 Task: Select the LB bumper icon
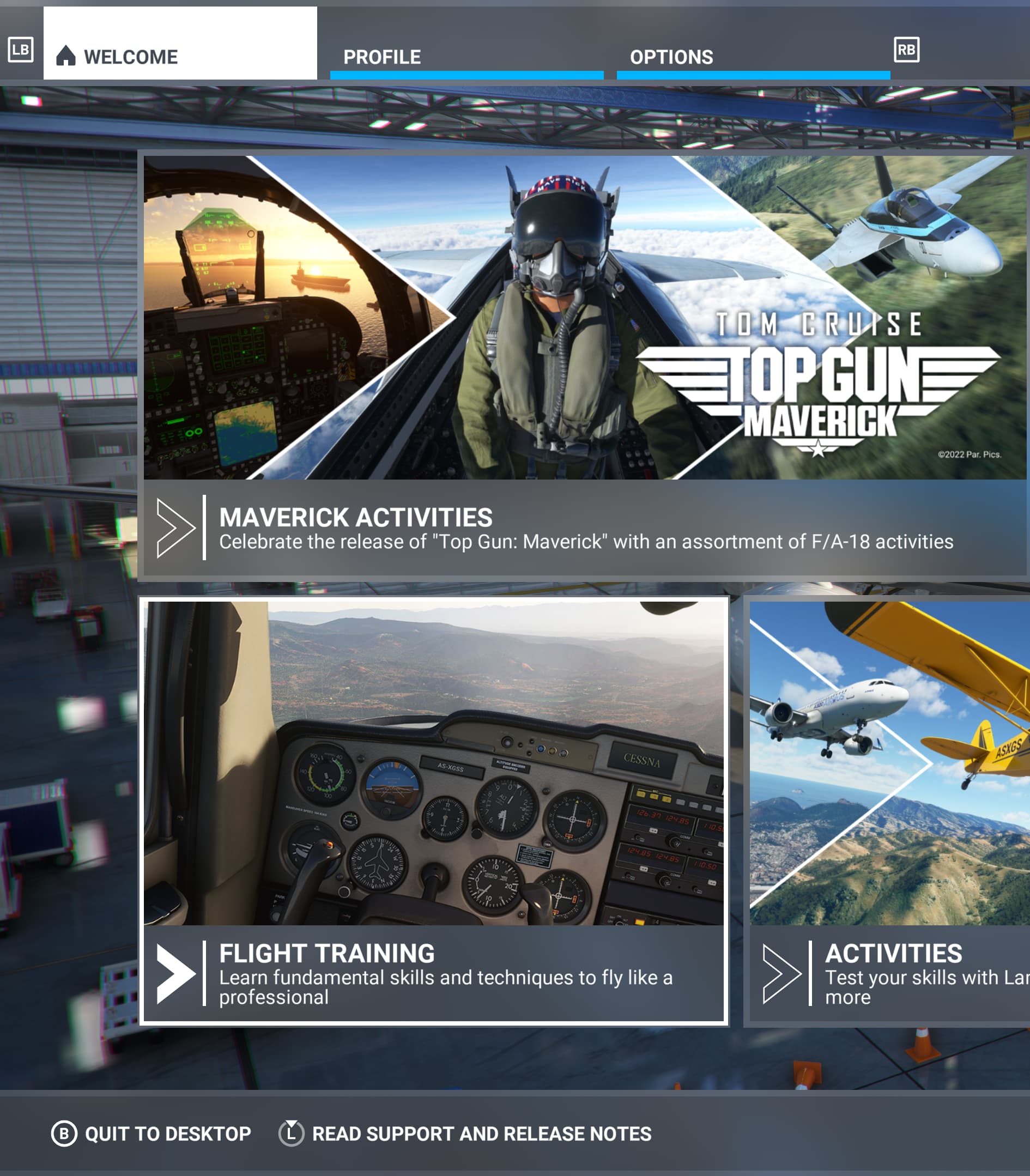click(x=21, y=52)
